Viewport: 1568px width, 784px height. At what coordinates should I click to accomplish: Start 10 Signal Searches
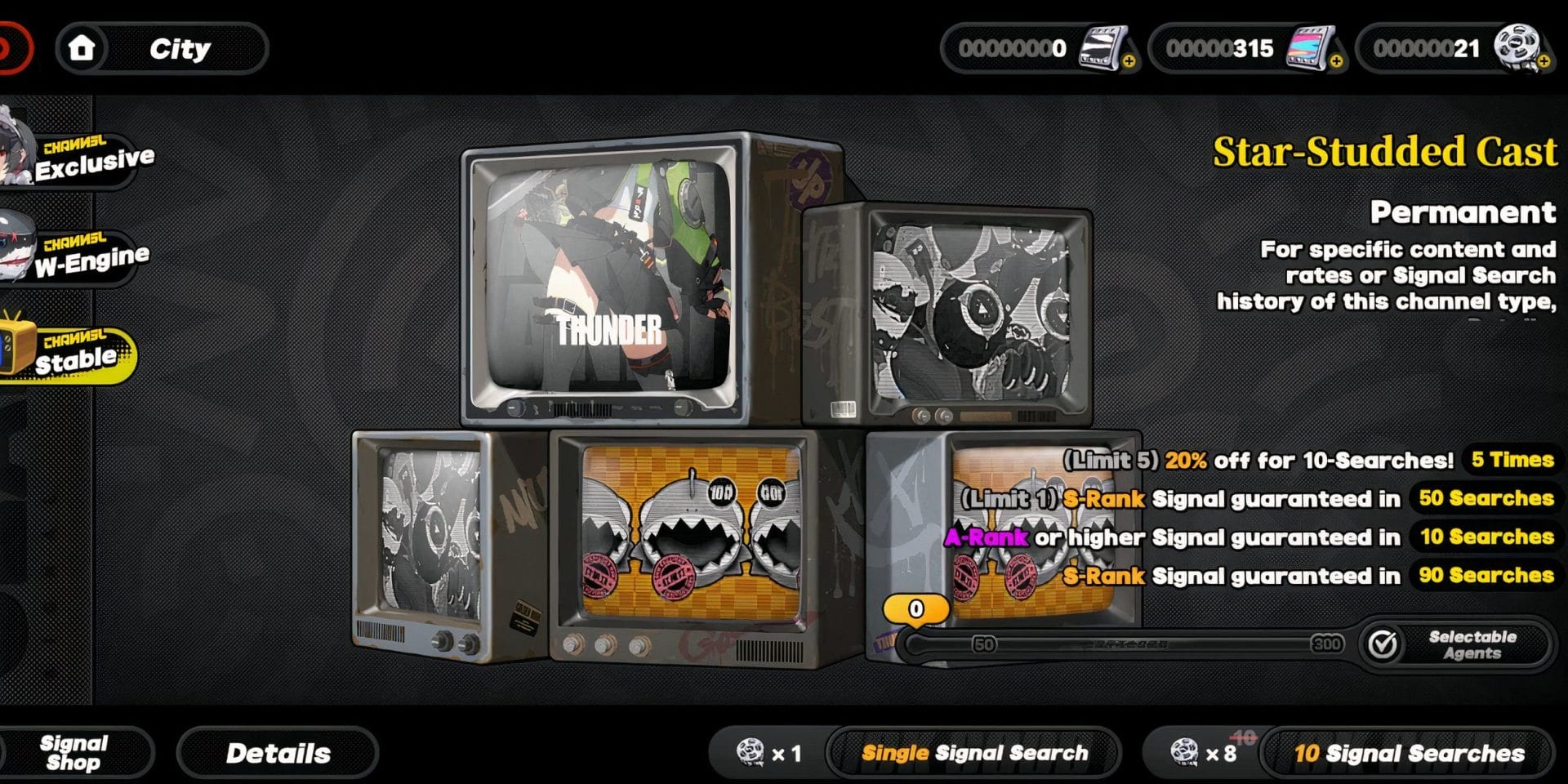click(1408, 753)
